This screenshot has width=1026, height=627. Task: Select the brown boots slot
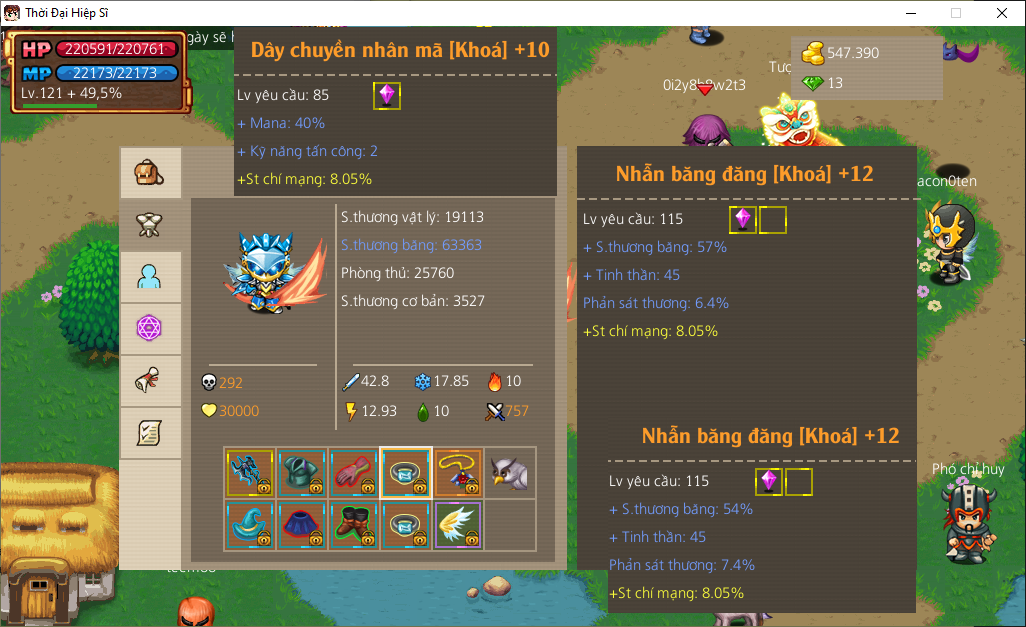[x=354, y=525]
